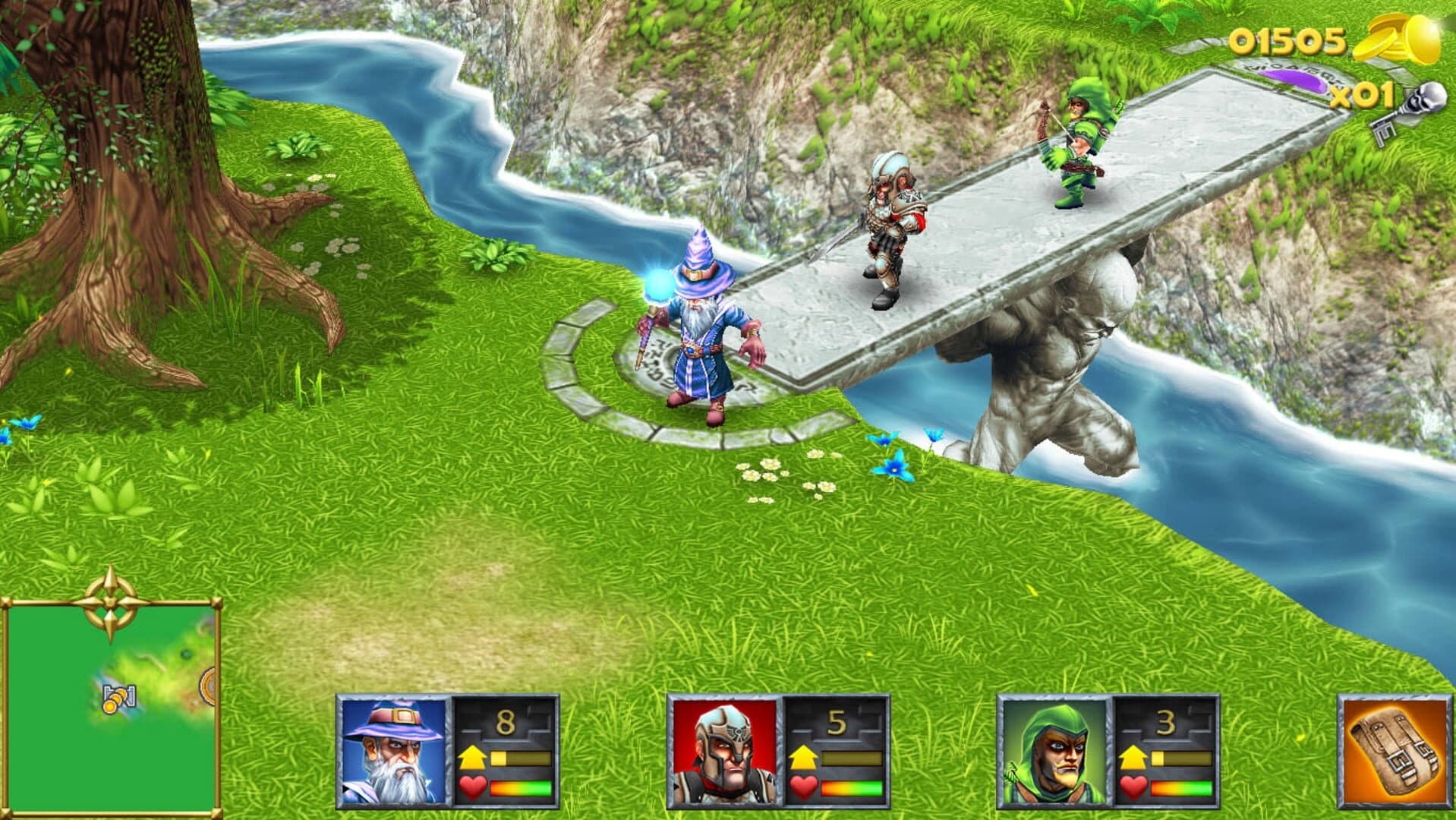Viewport: 1456px width, 820px height.
Task: Select the wizard's portrait
Action: (392, 752)
